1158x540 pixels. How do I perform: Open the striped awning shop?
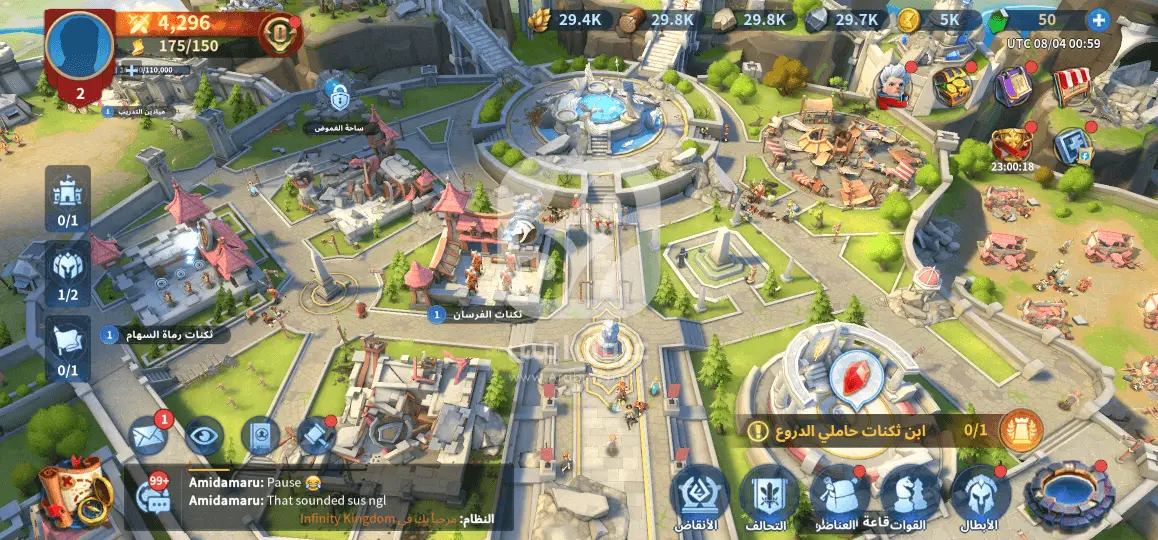point(1072,87)
